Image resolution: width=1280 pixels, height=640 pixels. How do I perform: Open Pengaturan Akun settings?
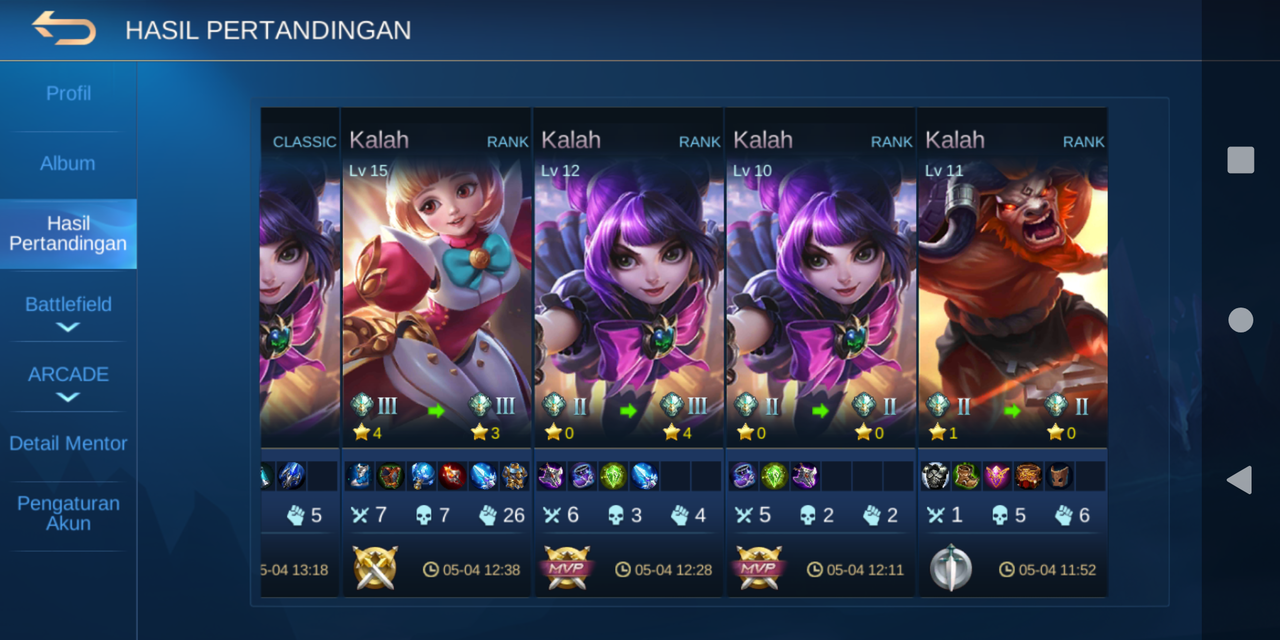(x=68, y=513)
